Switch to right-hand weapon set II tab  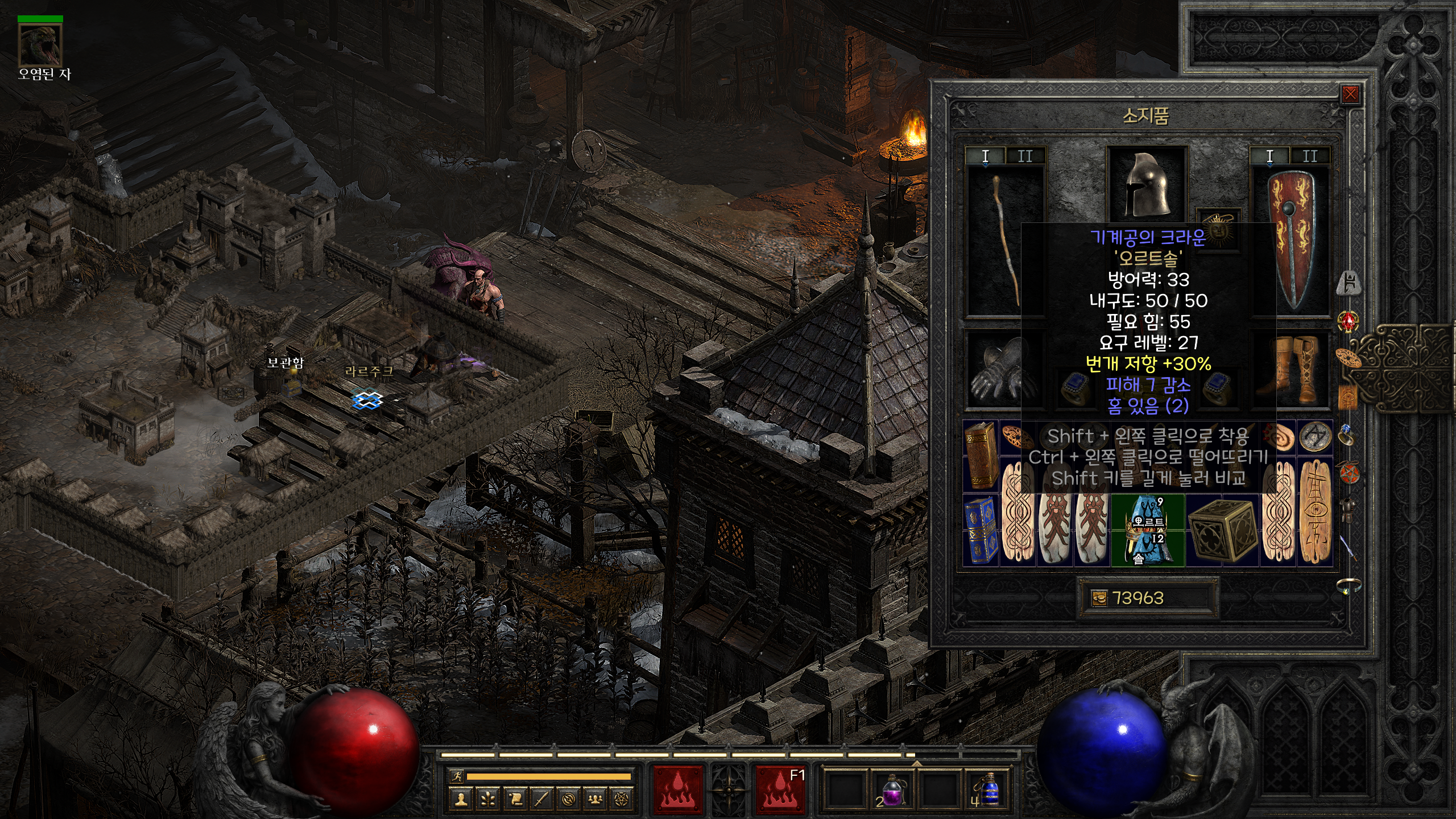[1310, 156]
